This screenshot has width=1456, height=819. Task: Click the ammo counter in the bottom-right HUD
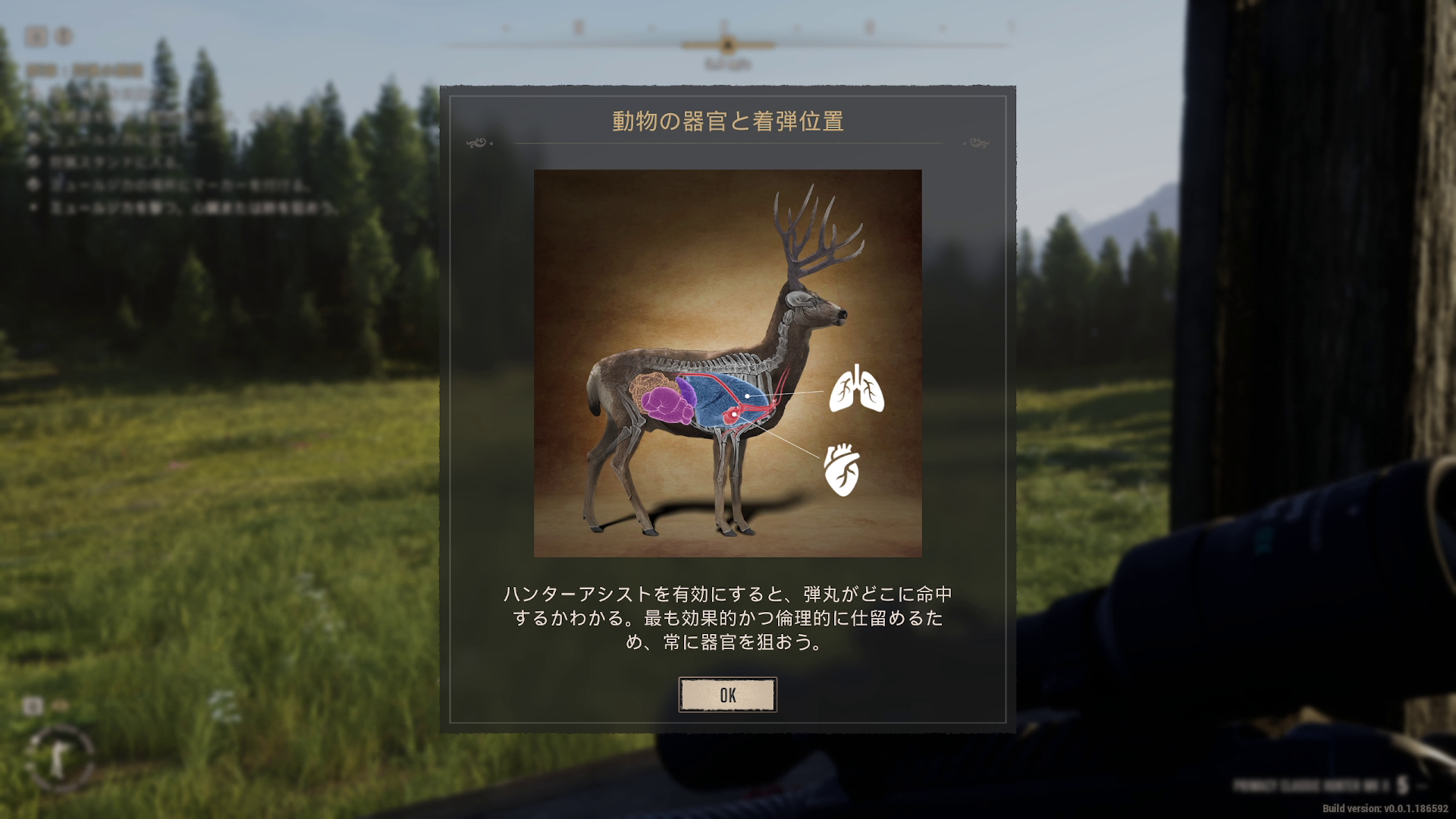1401,785
